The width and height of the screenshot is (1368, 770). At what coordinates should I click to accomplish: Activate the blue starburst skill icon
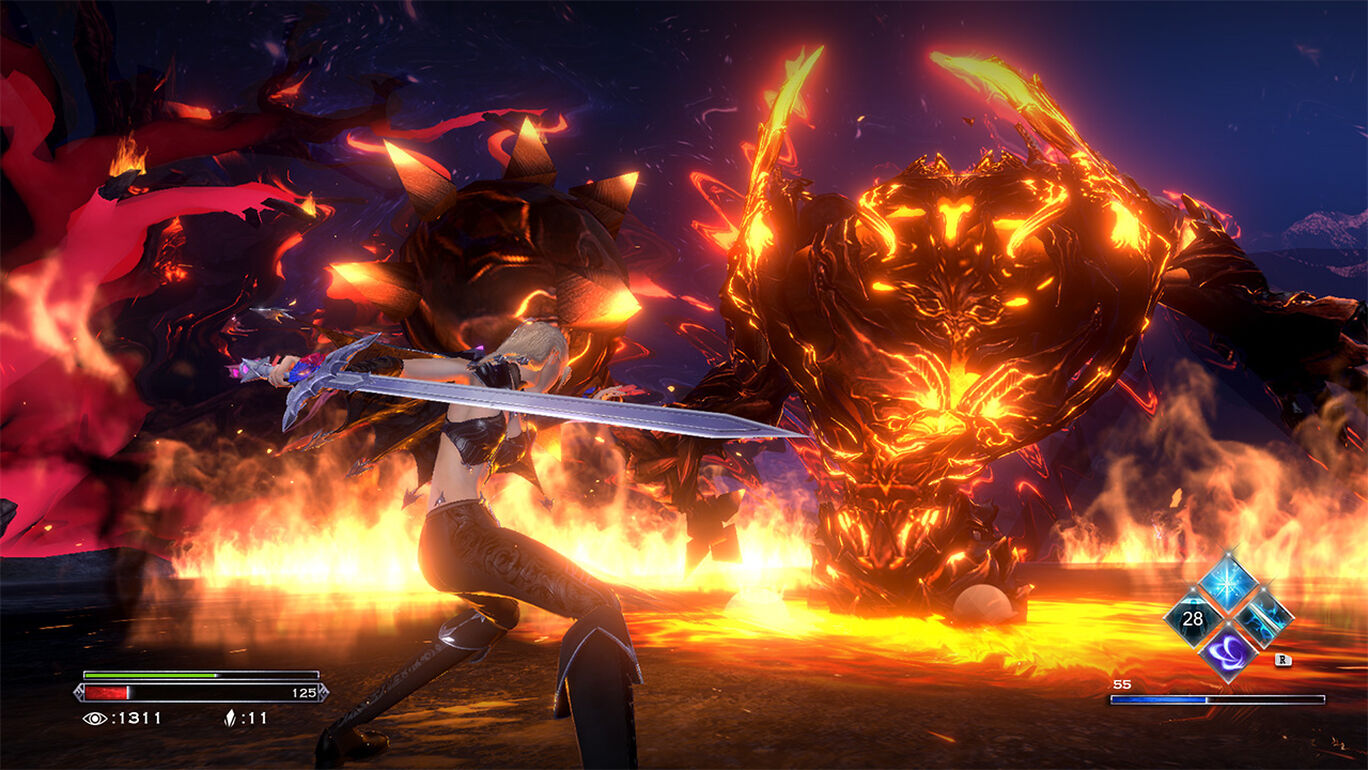coord(1227,580)
